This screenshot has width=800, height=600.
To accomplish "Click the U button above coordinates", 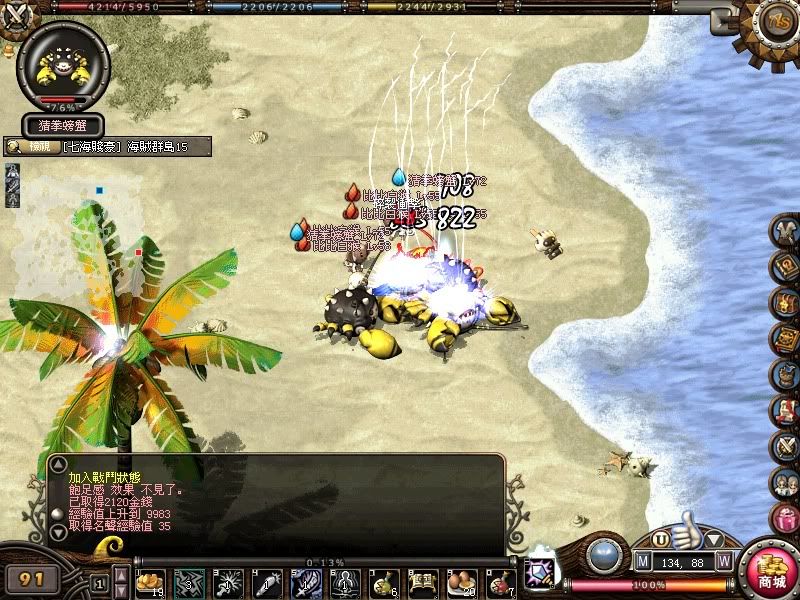I will pos(660,538).
